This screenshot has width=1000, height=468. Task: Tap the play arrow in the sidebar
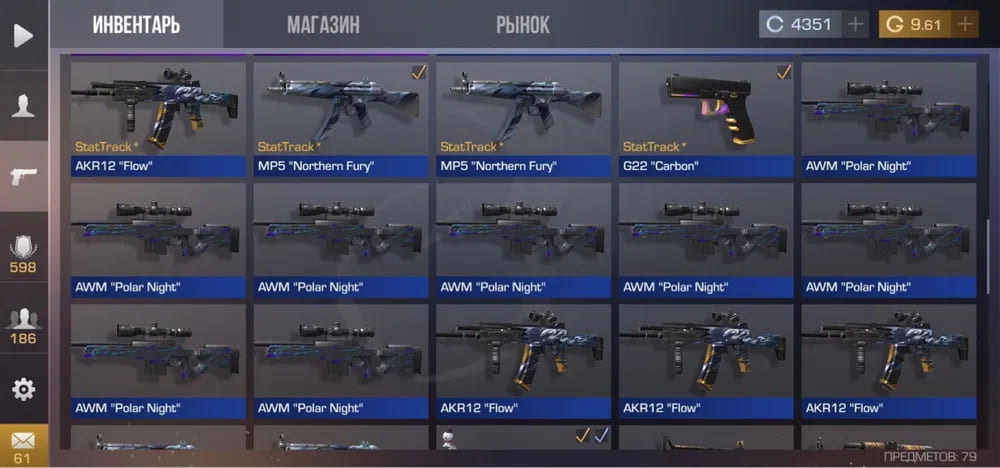[x=23, y=35]
